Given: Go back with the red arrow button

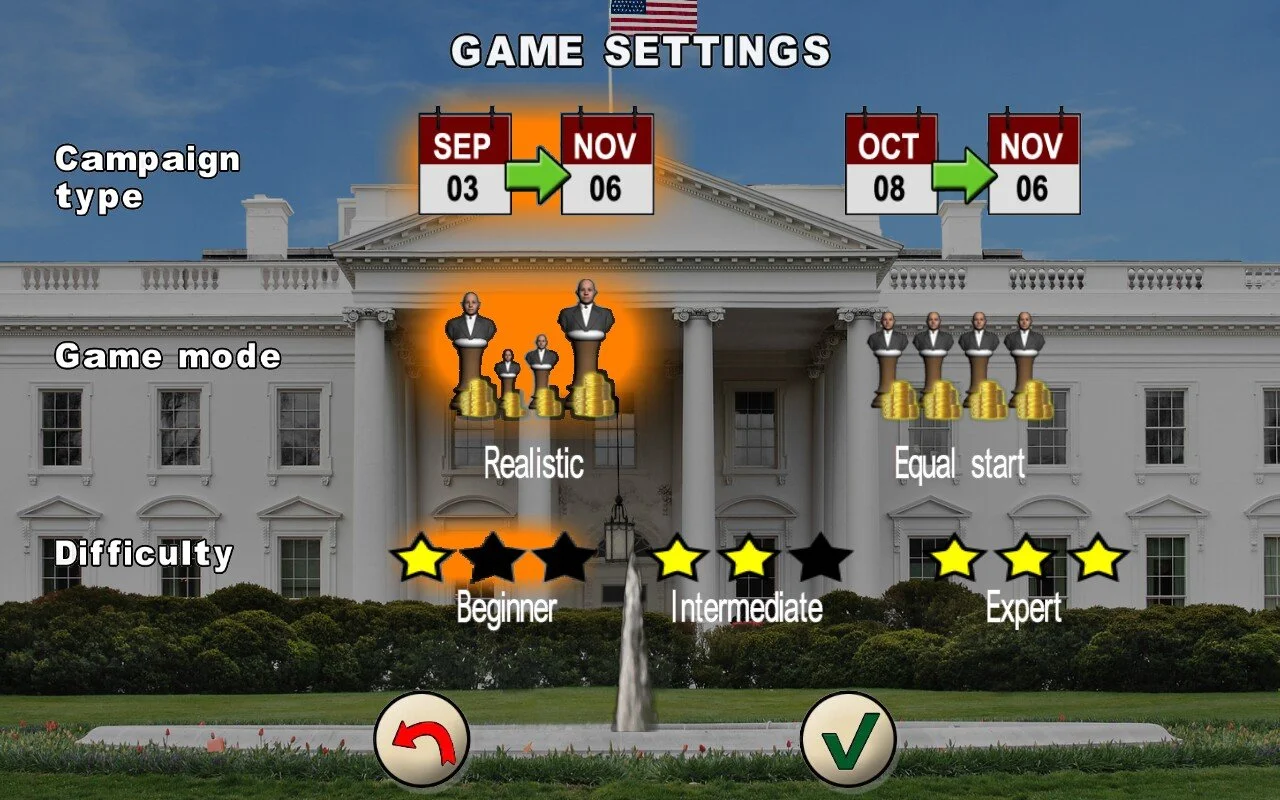Looking at the screenshot, I should 421,742.
